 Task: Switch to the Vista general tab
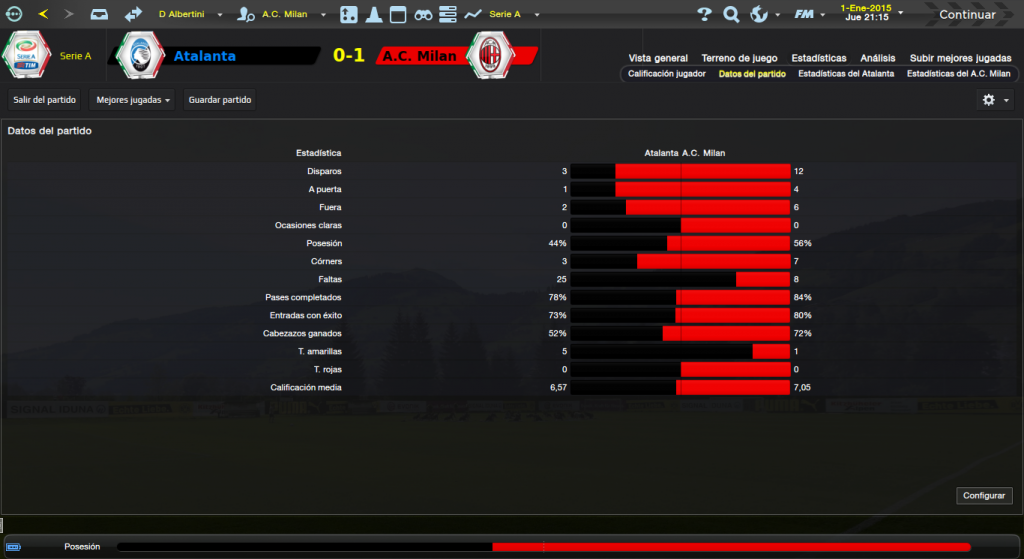(x=658, y=58)
